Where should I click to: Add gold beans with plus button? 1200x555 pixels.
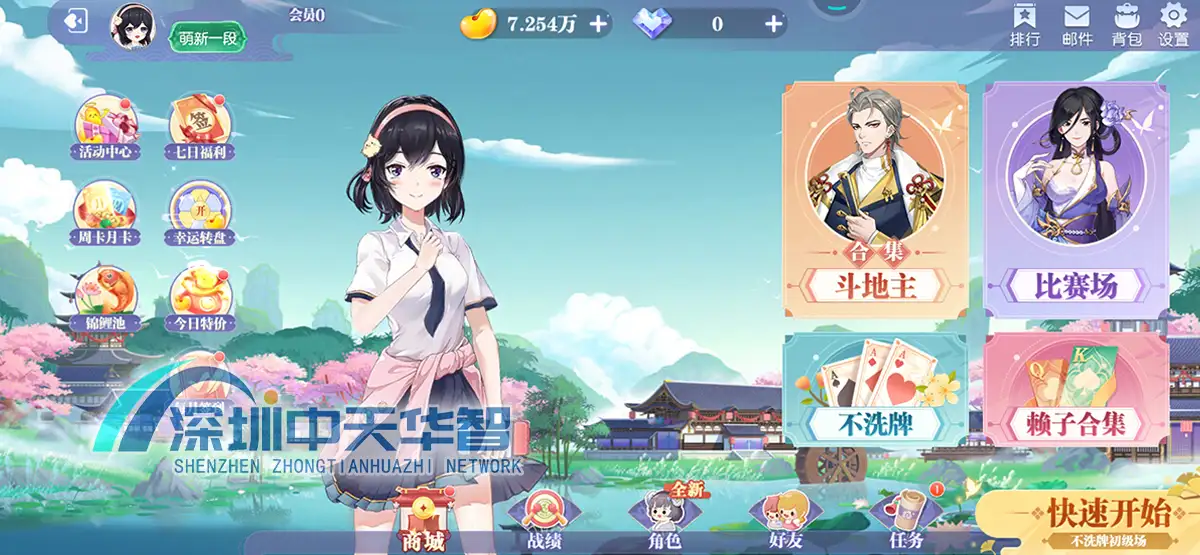[x=598, y=24]
